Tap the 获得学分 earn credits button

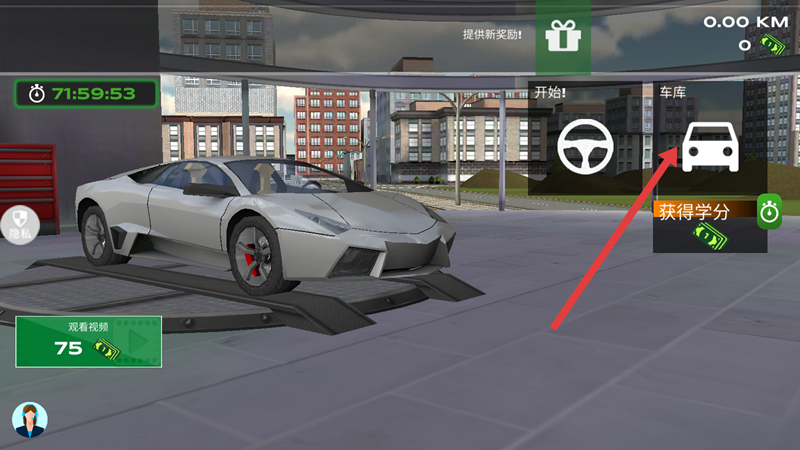click(703, 224)
